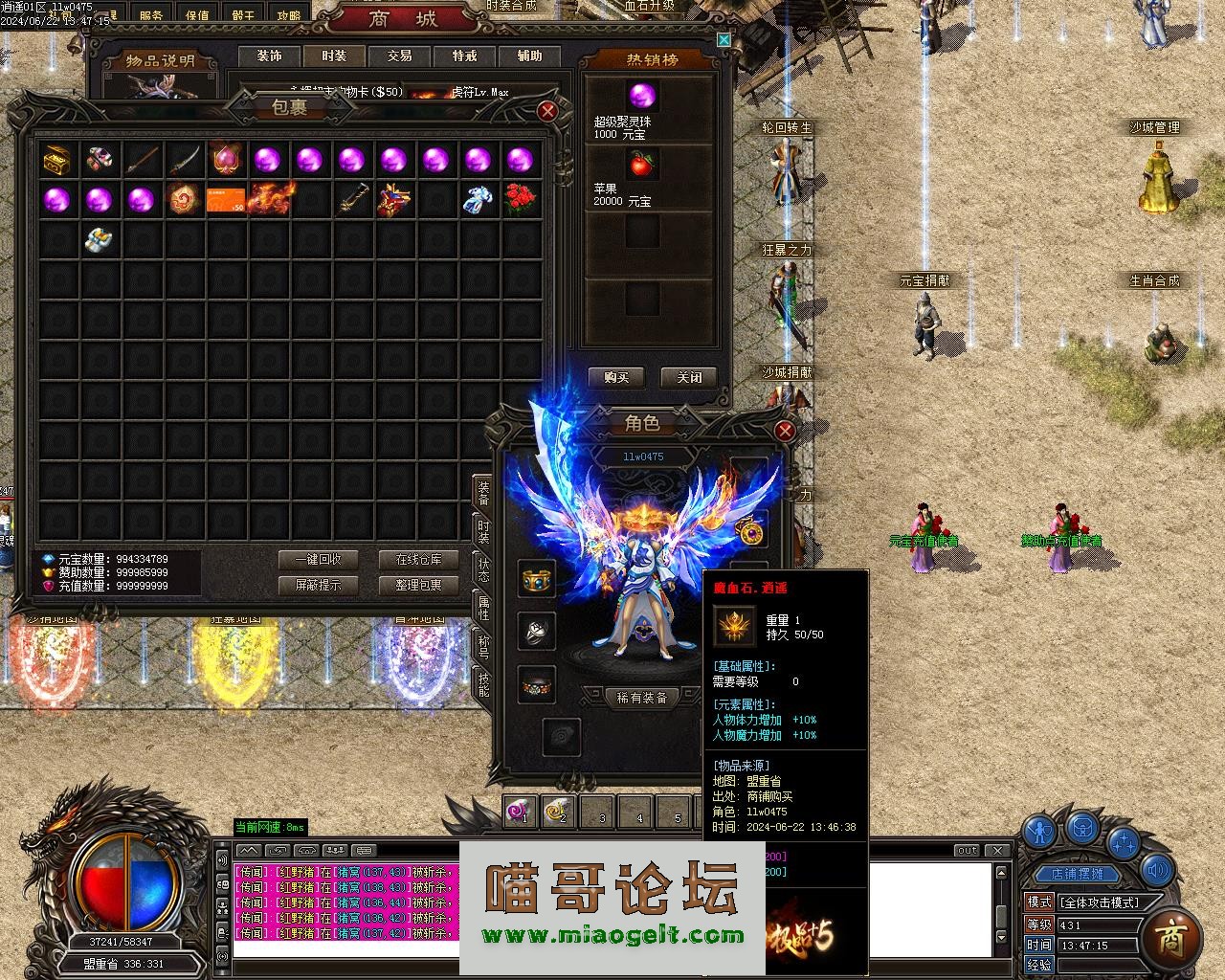Select the red roses item in bag

pos(519,200)
